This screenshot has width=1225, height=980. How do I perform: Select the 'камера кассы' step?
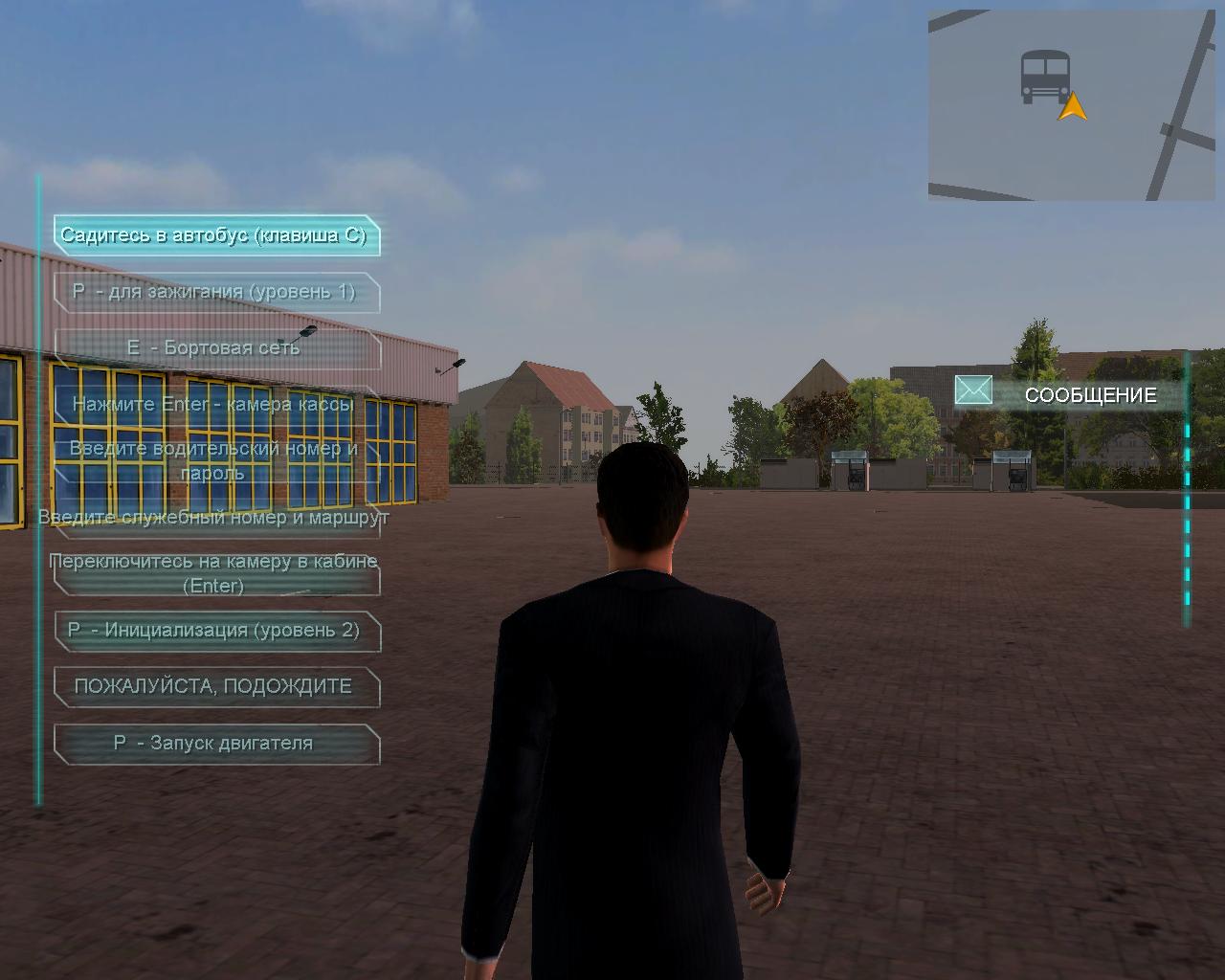215,404
